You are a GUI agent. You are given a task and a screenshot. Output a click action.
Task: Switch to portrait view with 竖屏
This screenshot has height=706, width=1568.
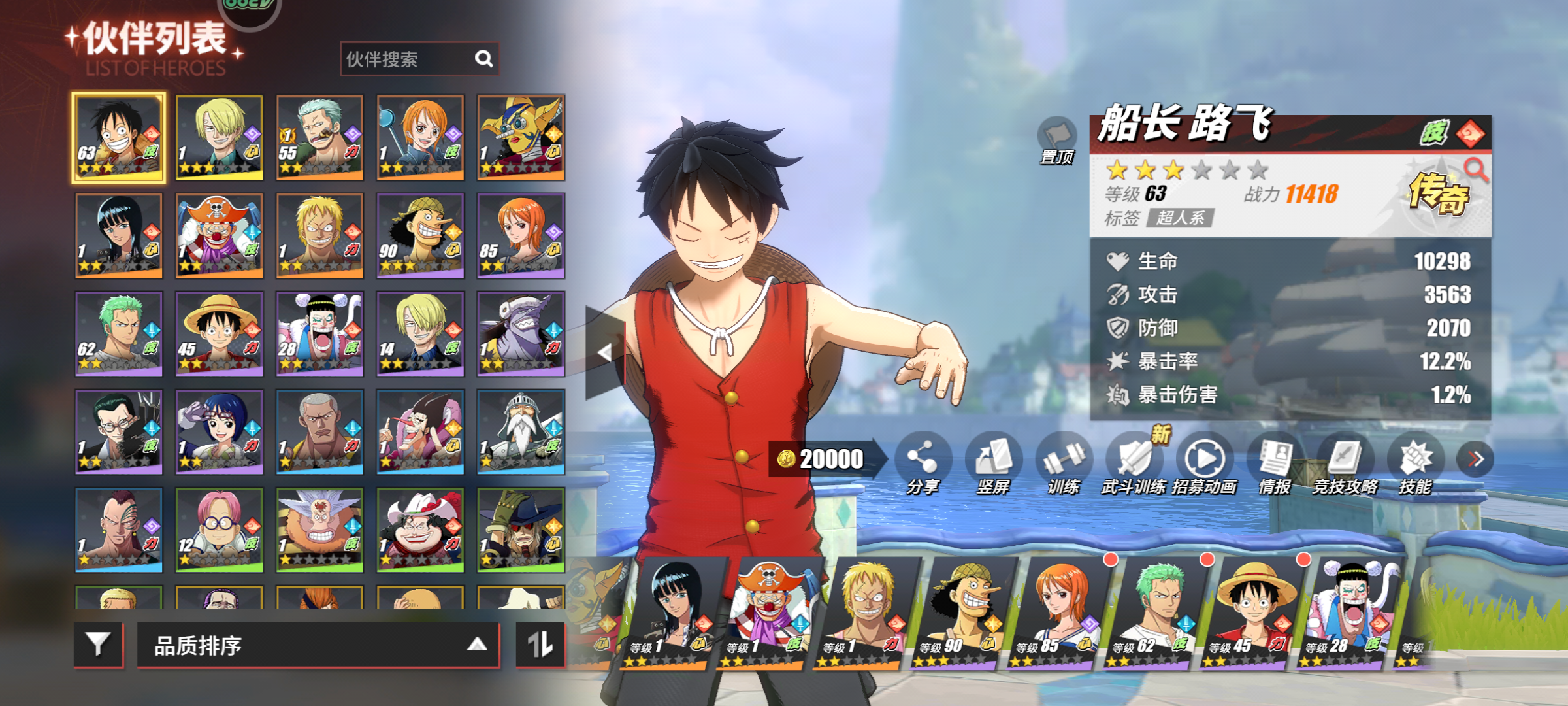click(x=992, y=460)
